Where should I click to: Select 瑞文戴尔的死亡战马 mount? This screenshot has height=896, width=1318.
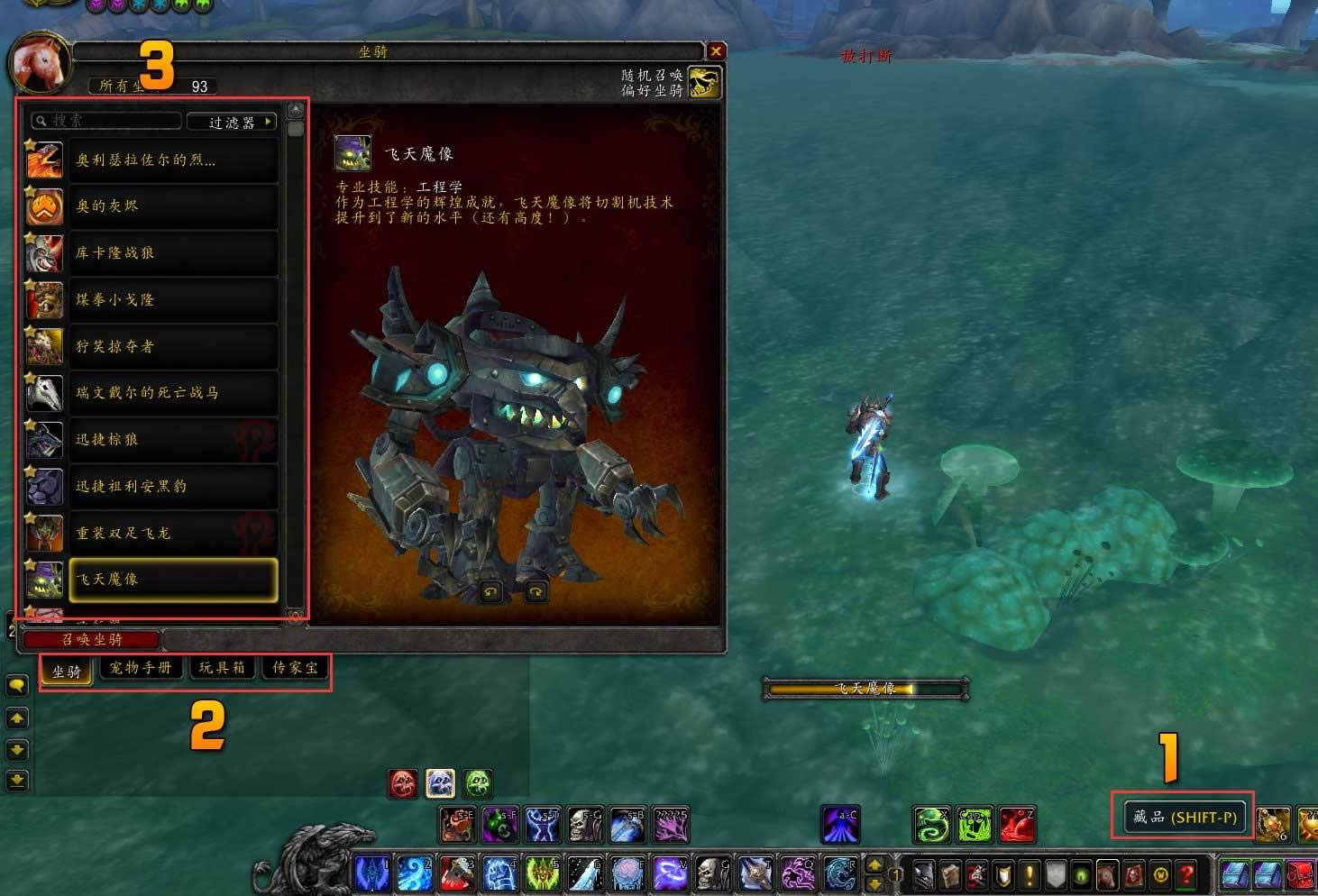[171, 393]
